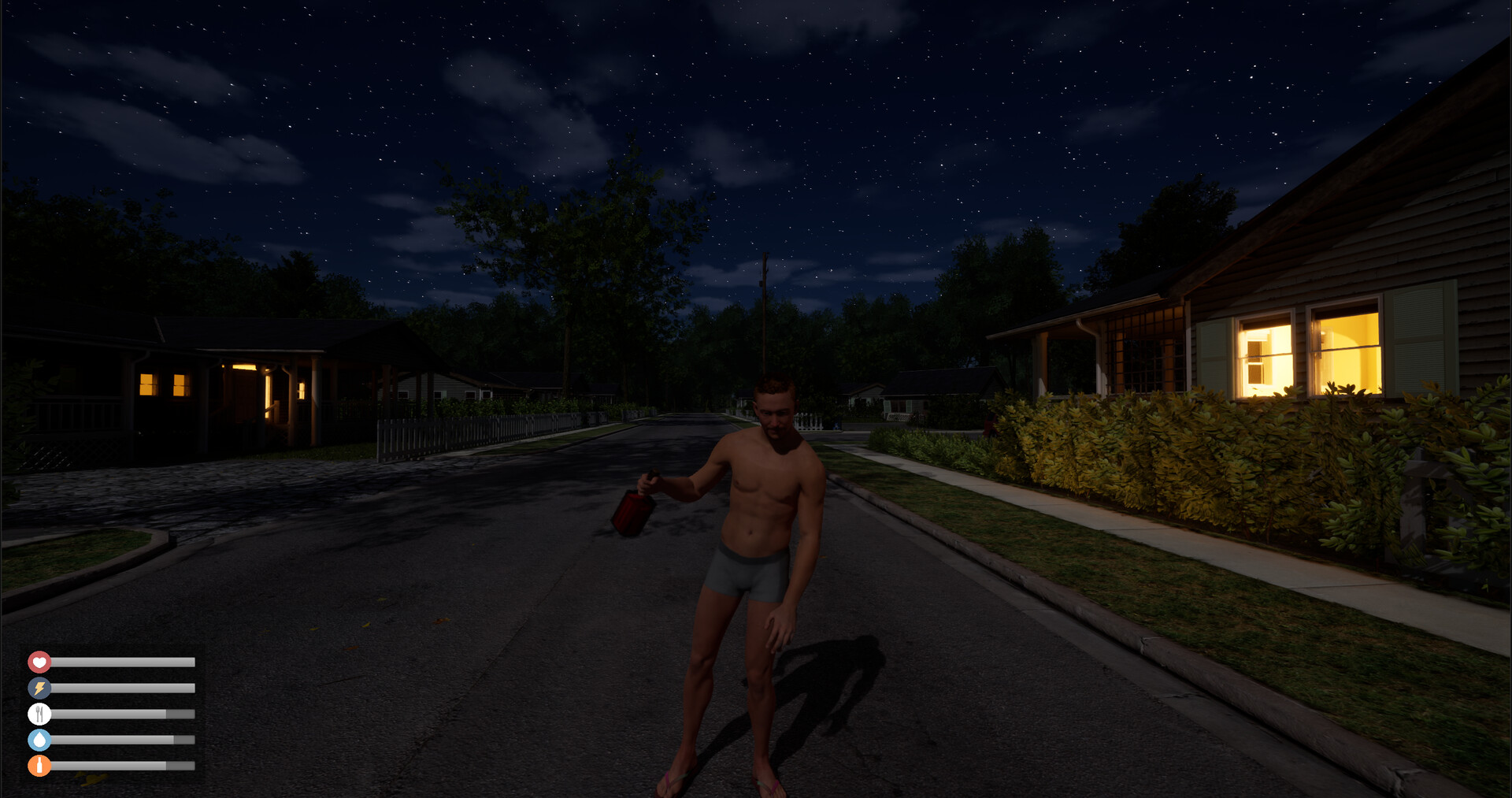Select the lightning energy icon
The image size is (1512, 798).
[x=39, y=687]
